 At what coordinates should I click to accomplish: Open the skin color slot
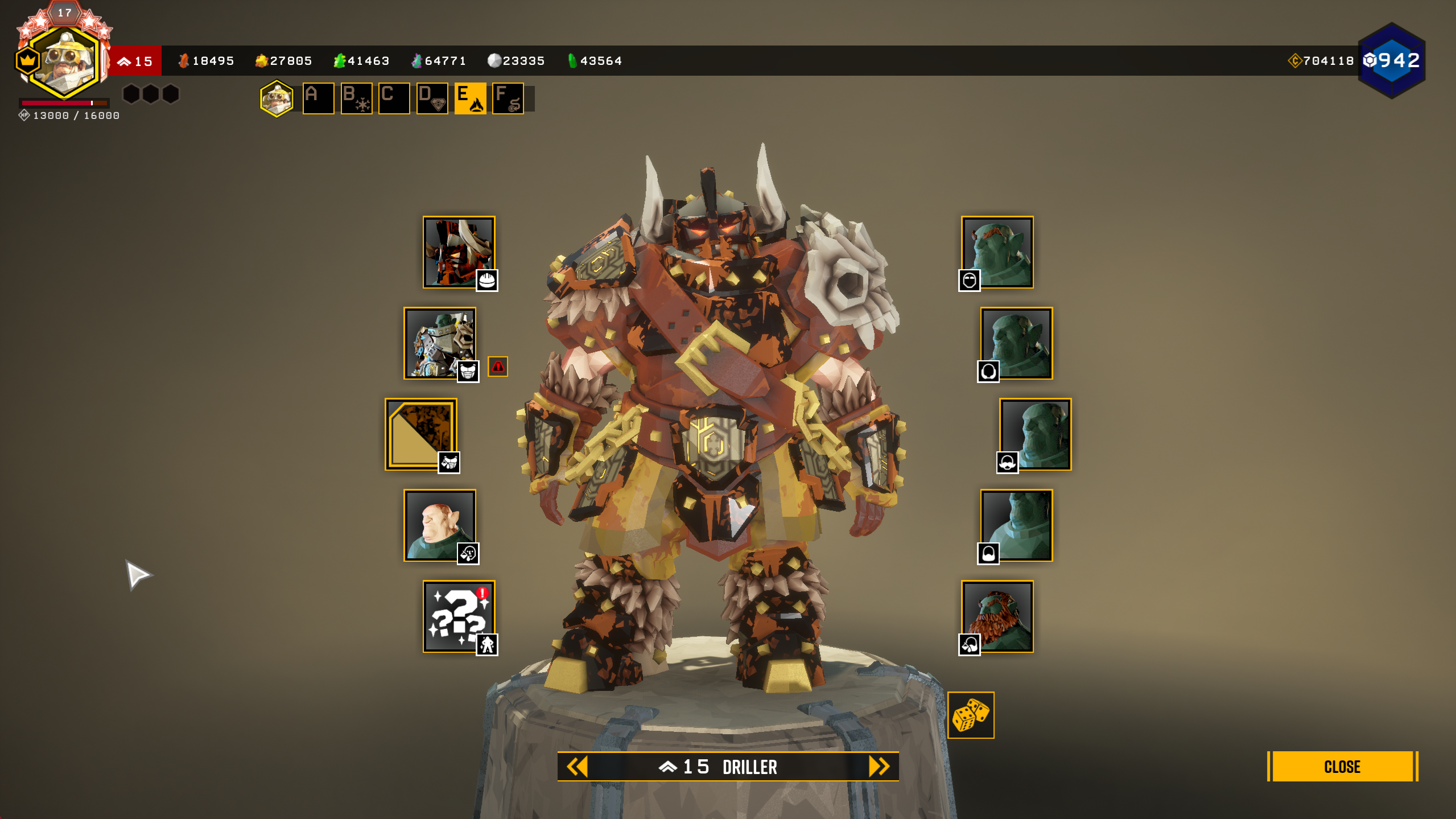[440, 525]
